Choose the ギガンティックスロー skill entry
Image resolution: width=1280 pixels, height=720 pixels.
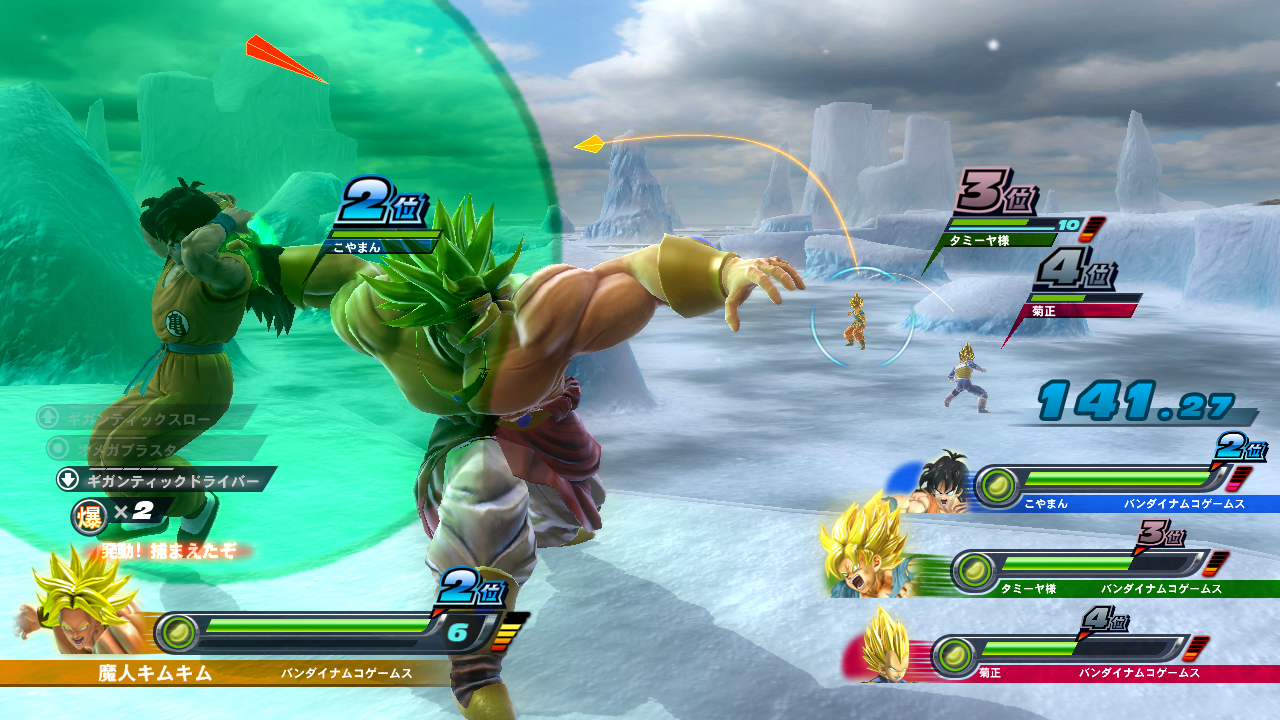tap(145, 416)
